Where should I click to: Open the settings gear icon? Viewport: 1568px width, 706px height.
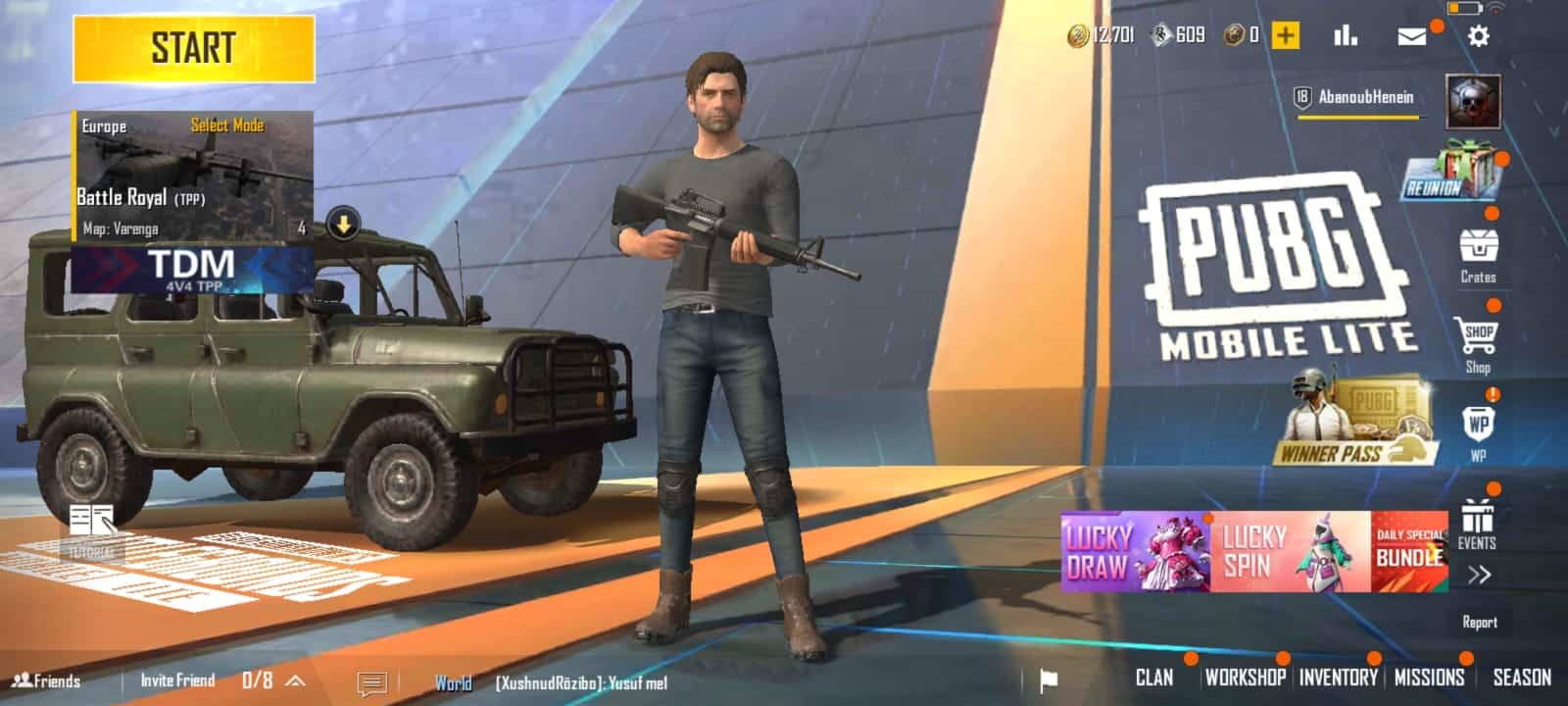click(1478, 36)
